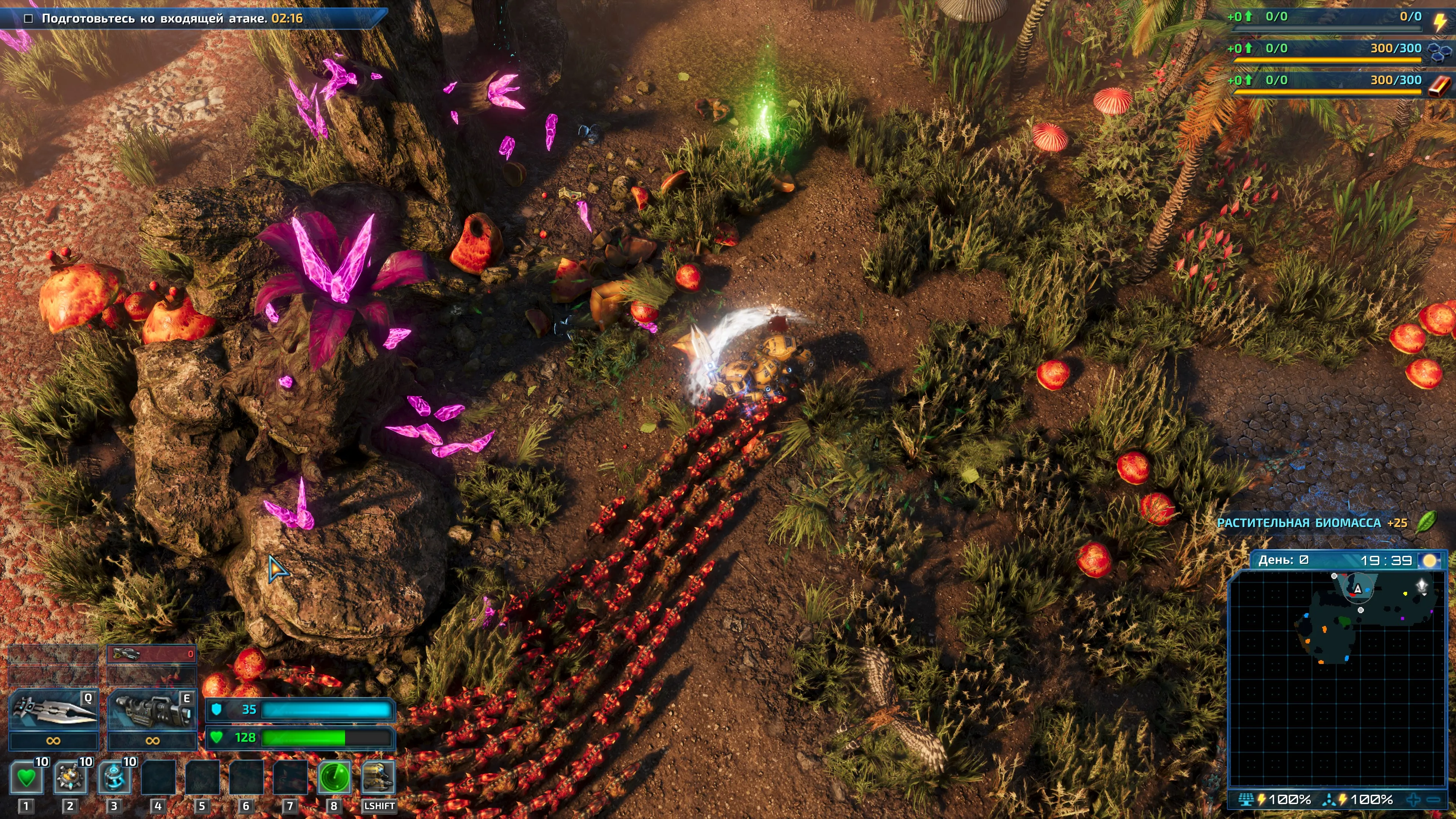Screen dimensions: 1456x819
Task: Zoom out the minimap with the minus button
Action: click(1433, 799)
